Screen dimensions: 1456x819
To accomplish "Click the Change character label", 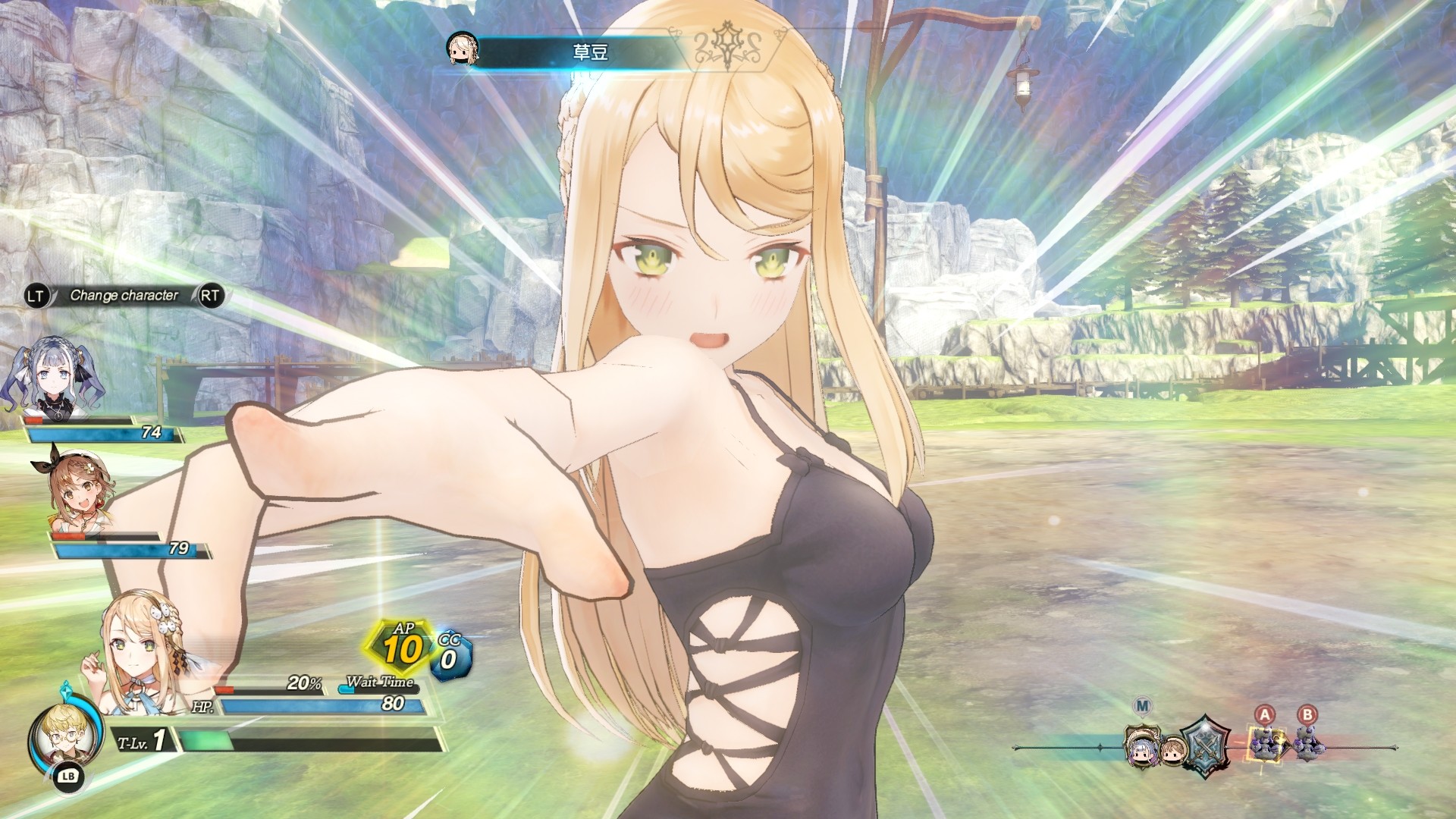I will click(124, 297).
